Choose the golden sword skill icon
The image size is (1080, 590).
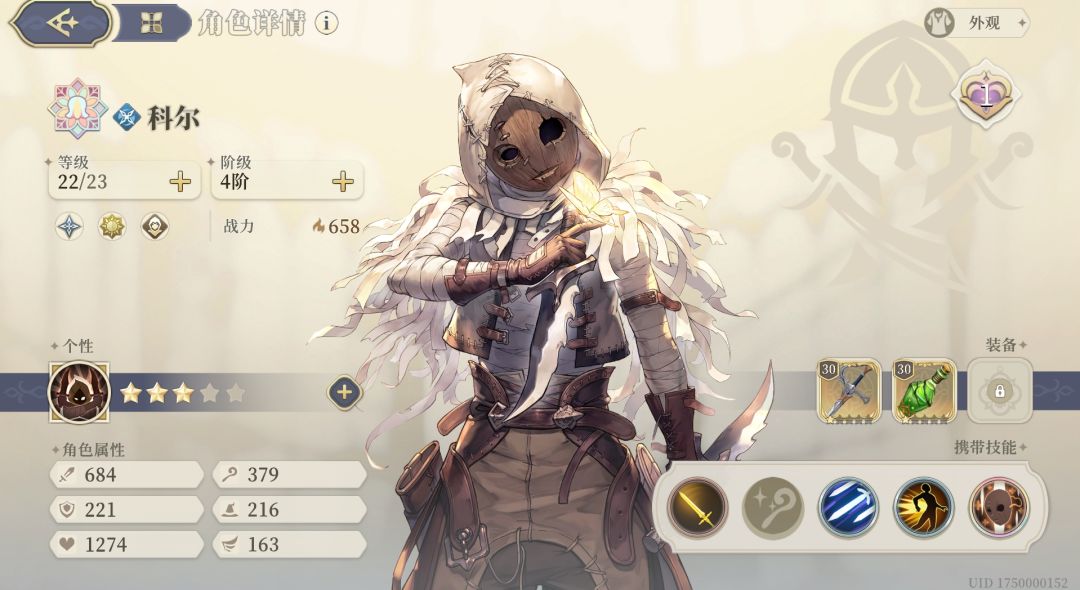[x=697, y=507]
